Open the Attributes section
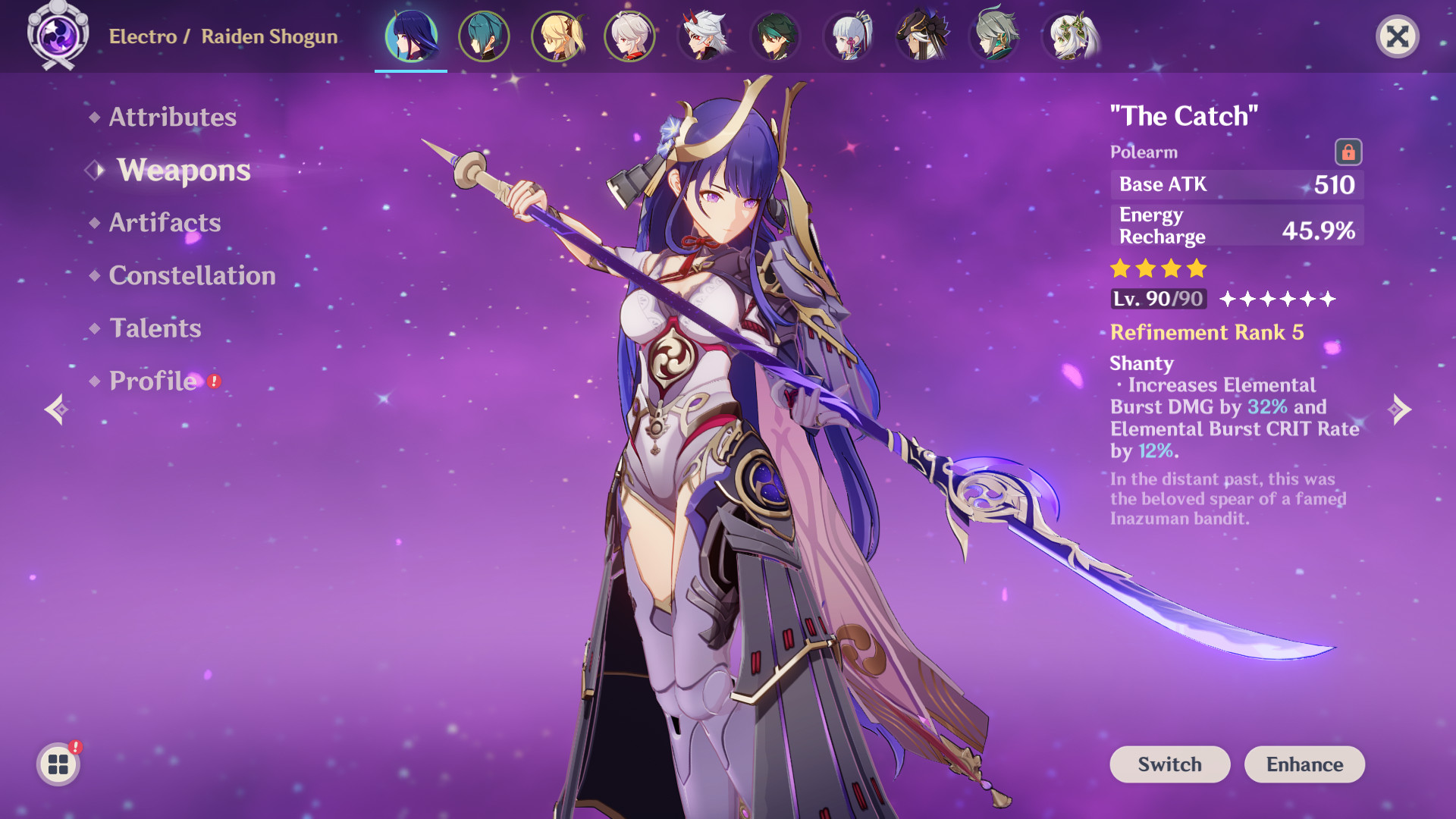 (171, 117)
